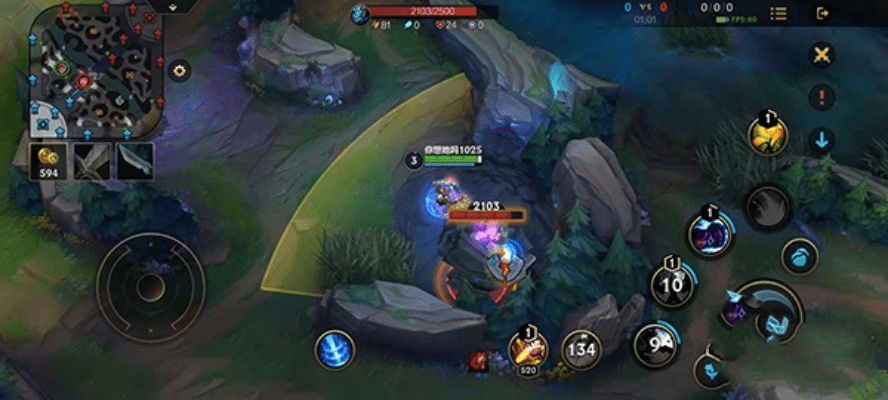Buy the recommended curved blade item

(x=136, y=160)
